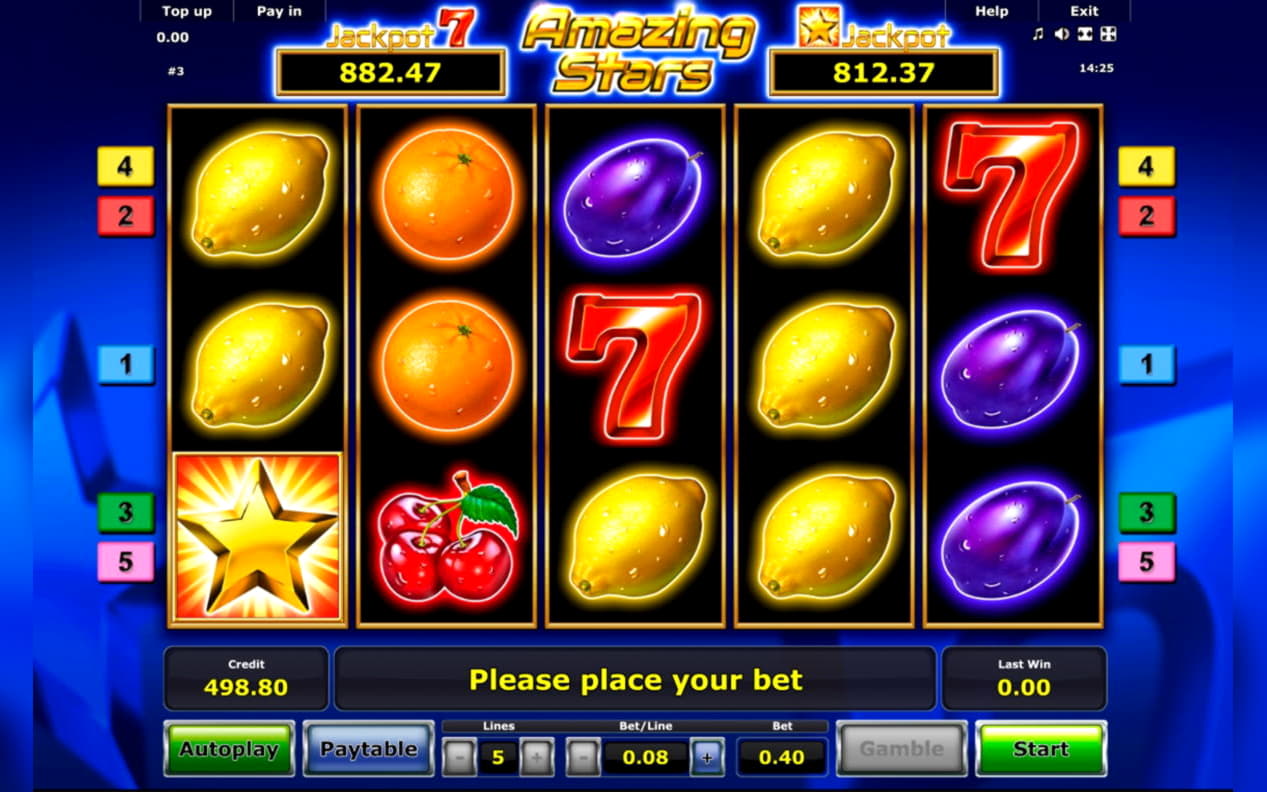Open the Top up menu
Viewport: 1267px width, 792px height.
(187, 11)
